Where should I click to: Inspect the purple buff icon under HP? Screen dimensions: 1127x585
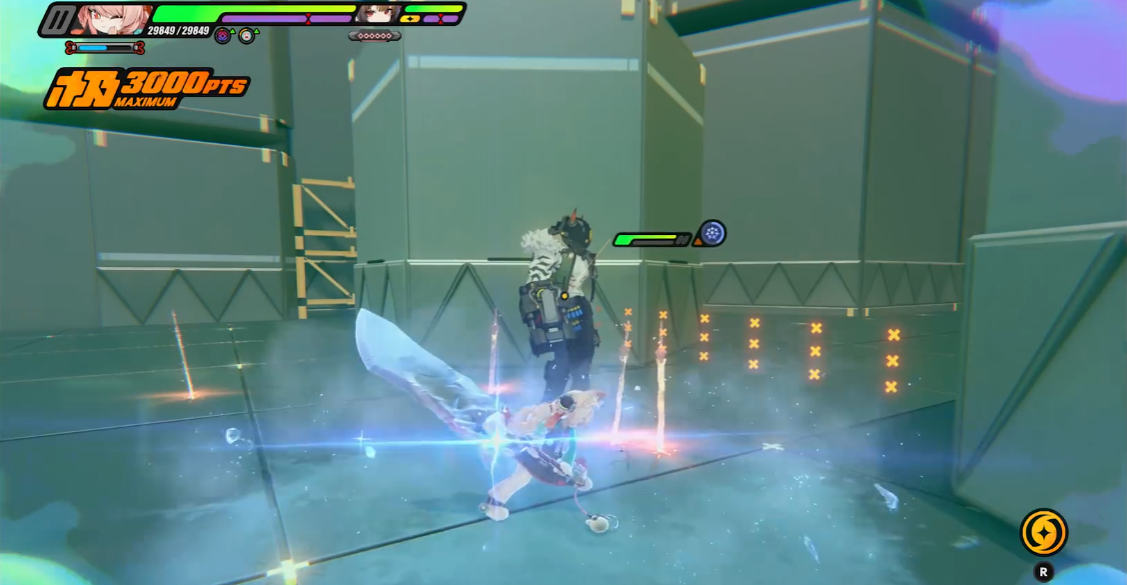[x=222, y=36]
